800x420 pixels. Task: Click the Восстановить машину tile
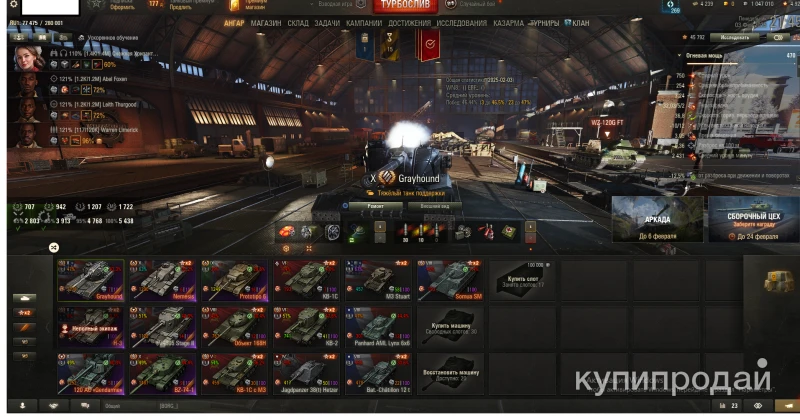(451, 374)
